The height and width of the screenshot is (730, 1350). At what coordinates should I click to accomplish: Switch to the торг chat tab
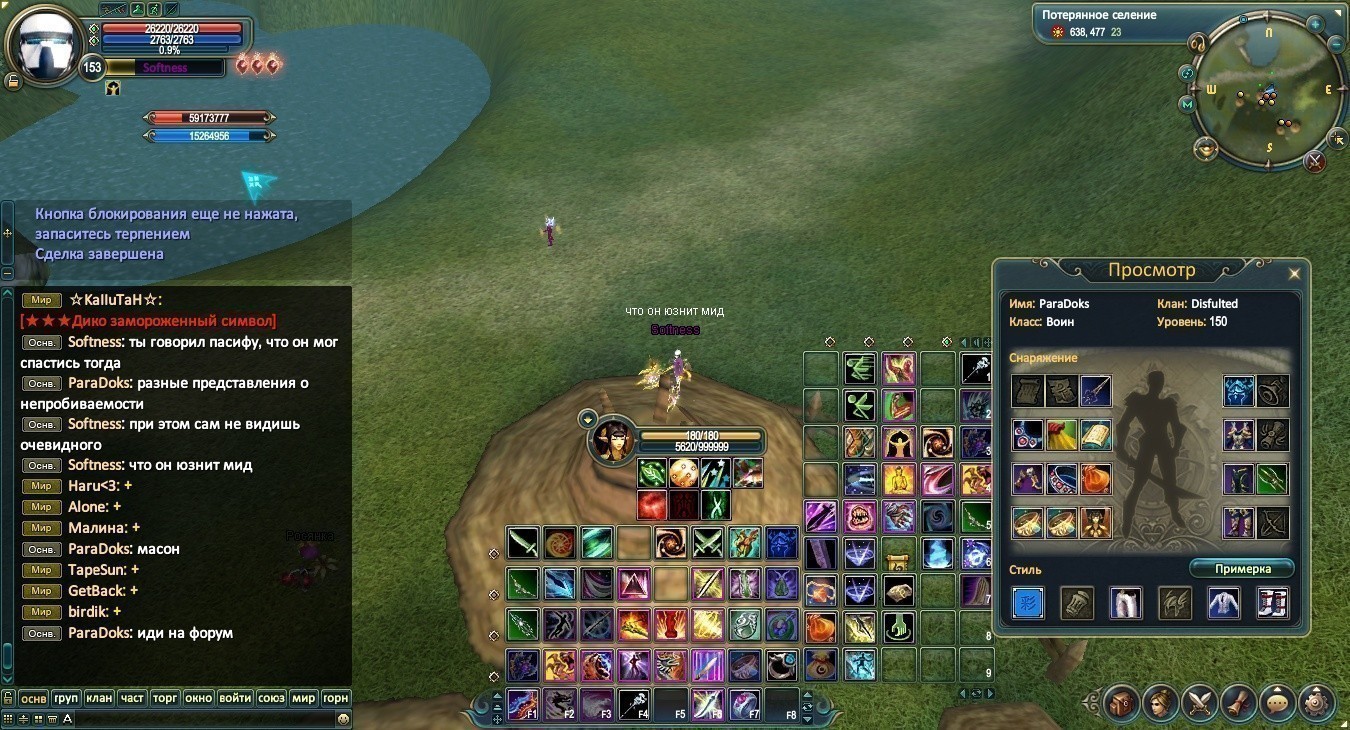[x=166, y=698]
